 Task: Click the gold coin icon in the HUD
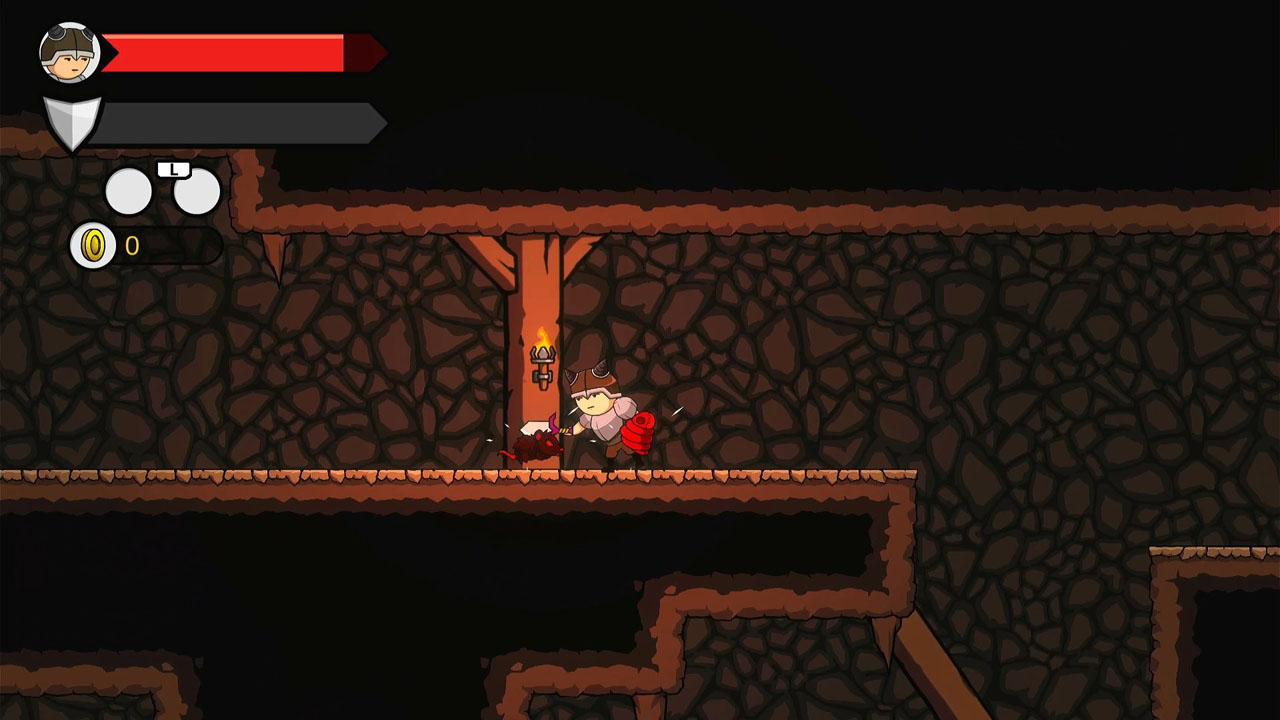click(94, 245)
